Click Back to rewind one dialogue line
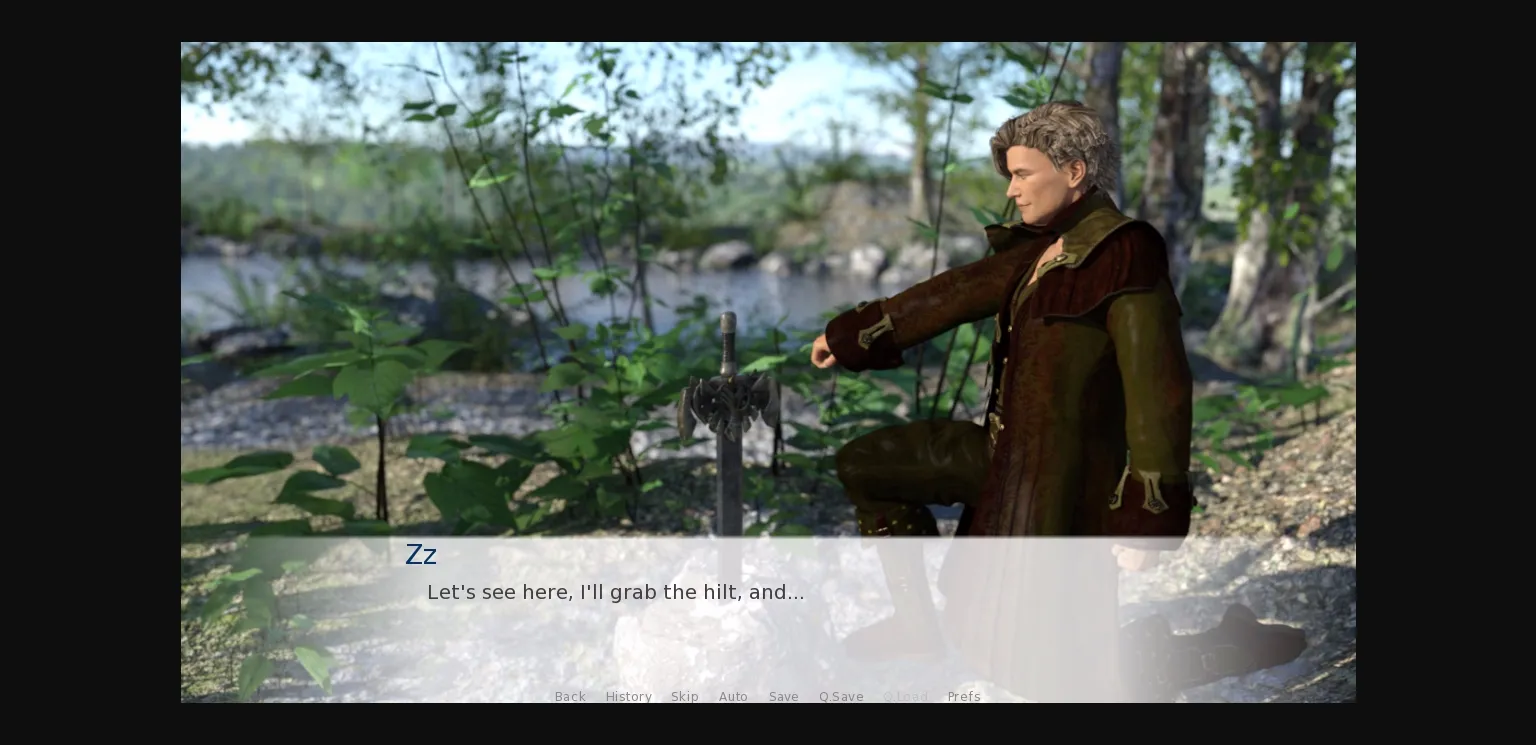1536x745 pixels. pyautogui.click(x=570, y=697)
